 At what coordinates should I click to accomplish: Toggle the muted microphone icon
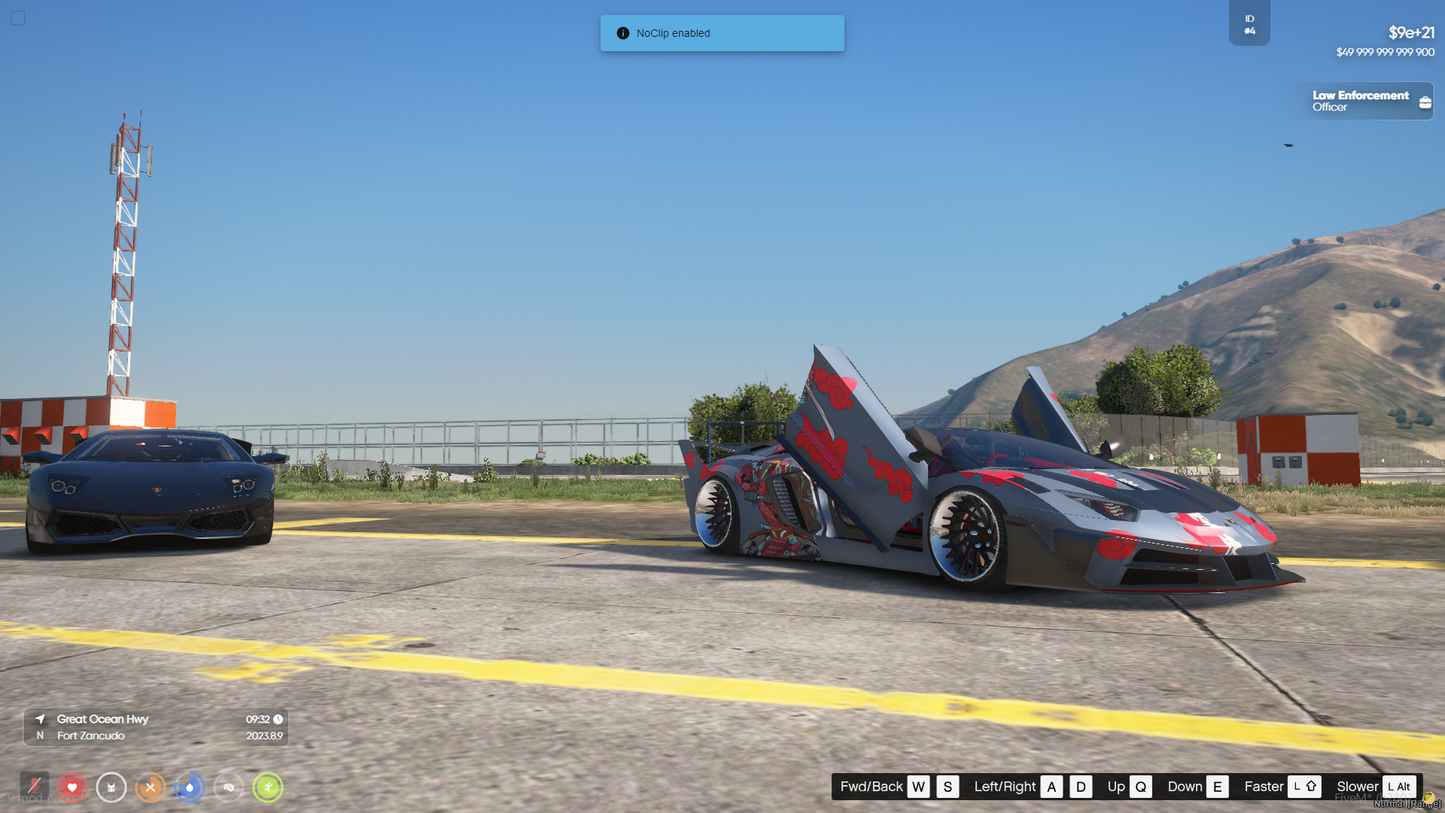tap(34, 787)
